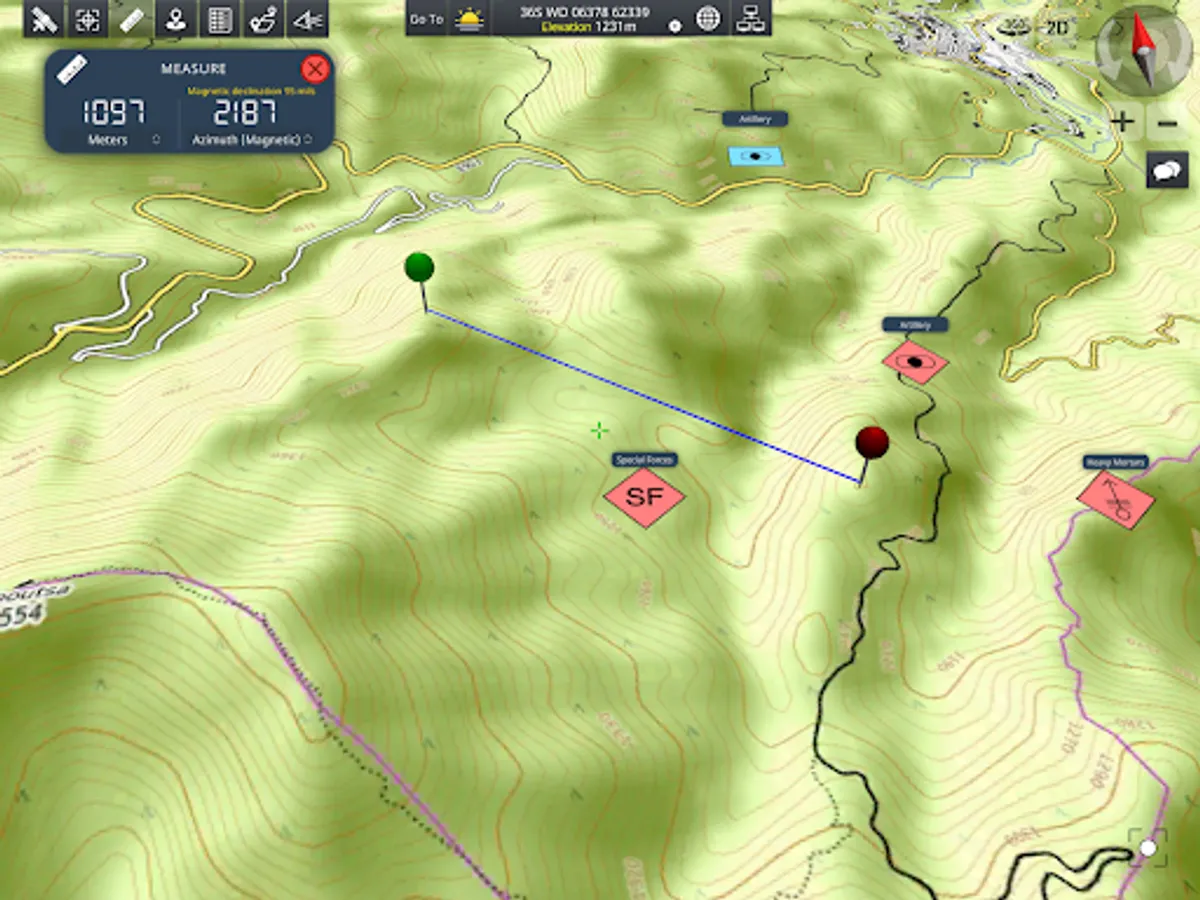Viewport: 1200px width, 900px height.
Task: Open the network connection icon
Action: [x=749, y=19]
